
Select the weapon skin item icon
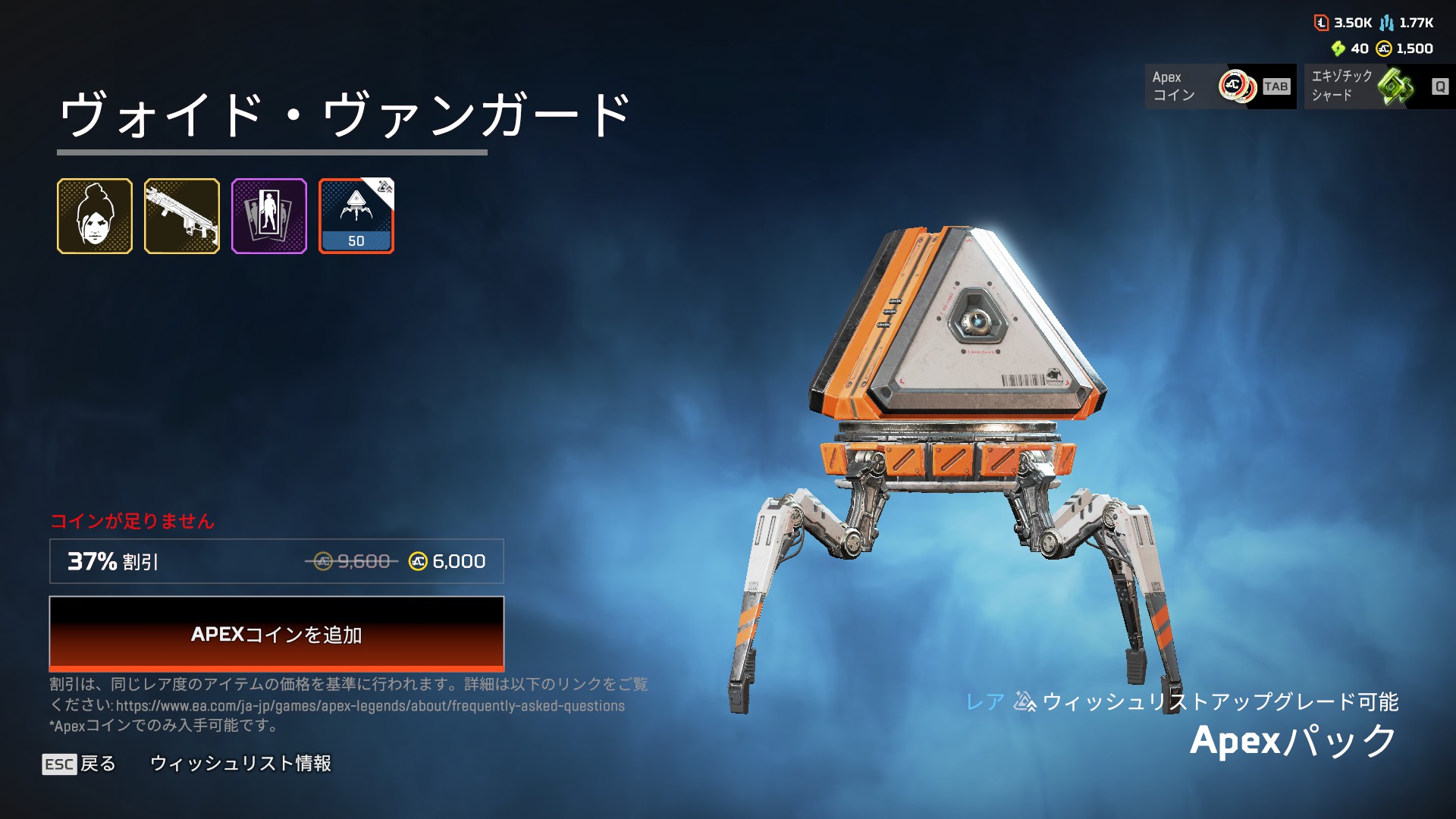pyautogui.click(x=182, y=216)
